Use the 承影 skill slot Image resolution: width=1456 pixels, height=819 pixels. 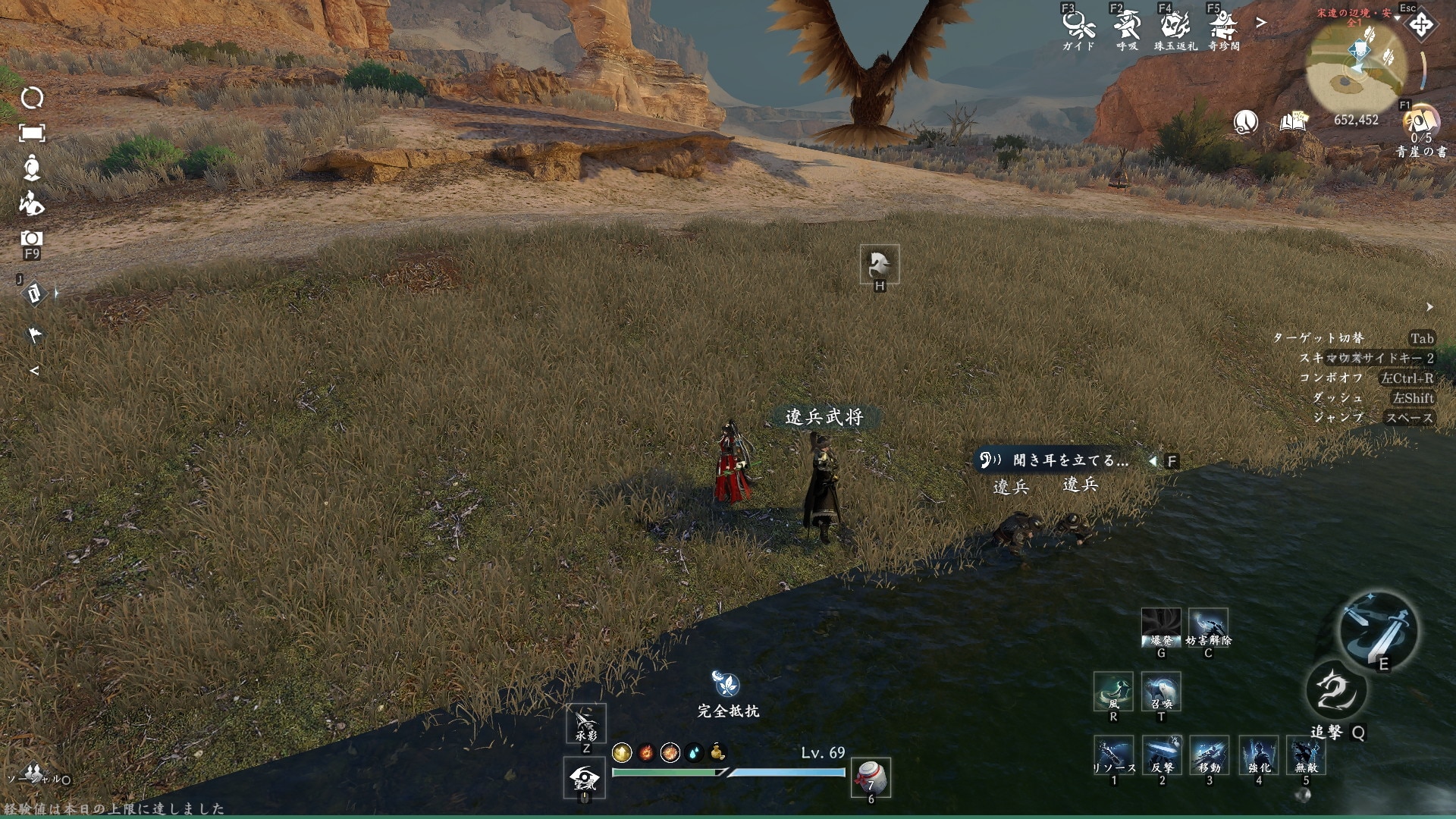click(586, 723)
